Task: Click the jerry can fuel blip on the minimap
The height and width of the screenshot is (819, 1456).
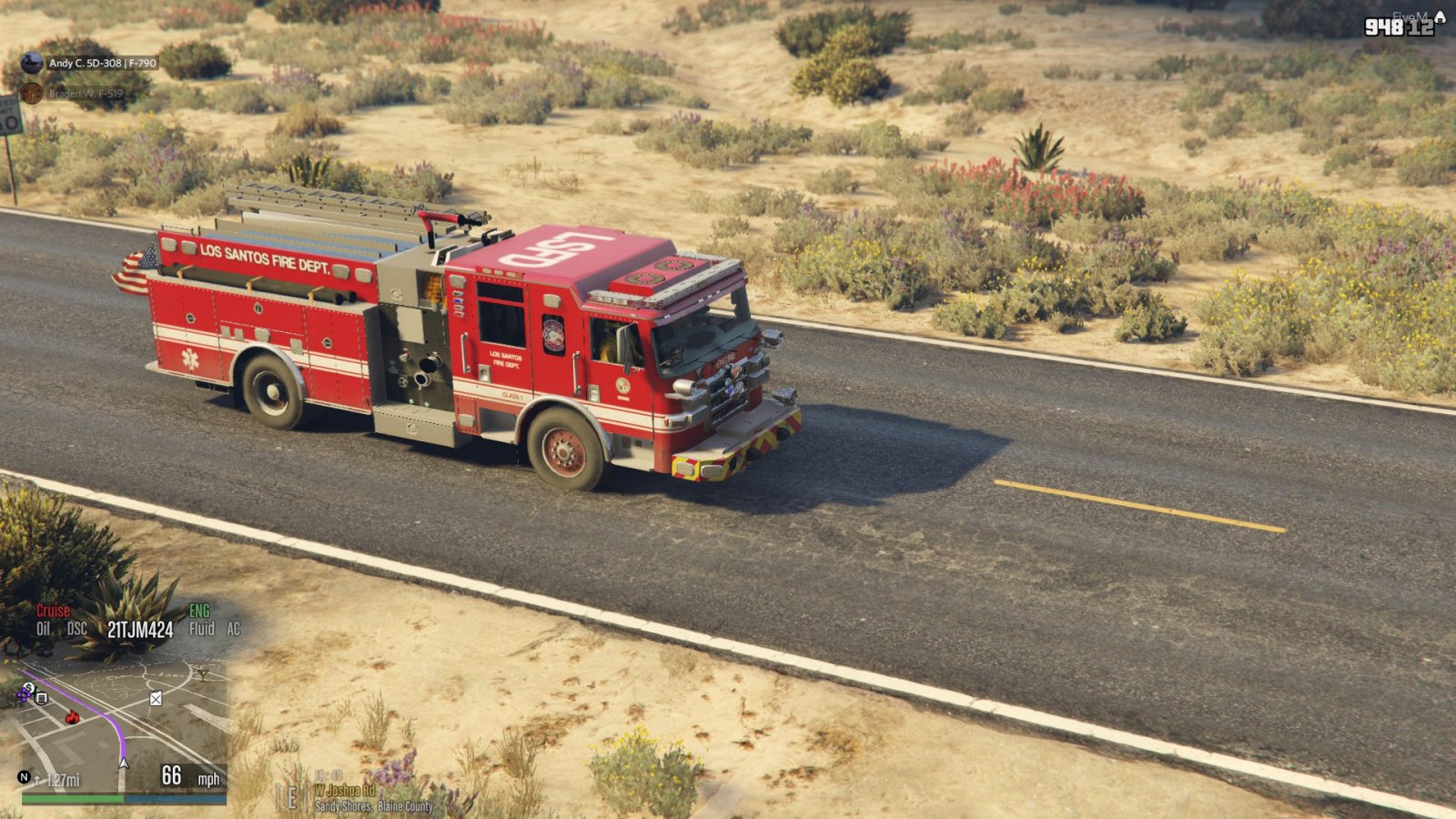Action: click(x=155, y=699)
